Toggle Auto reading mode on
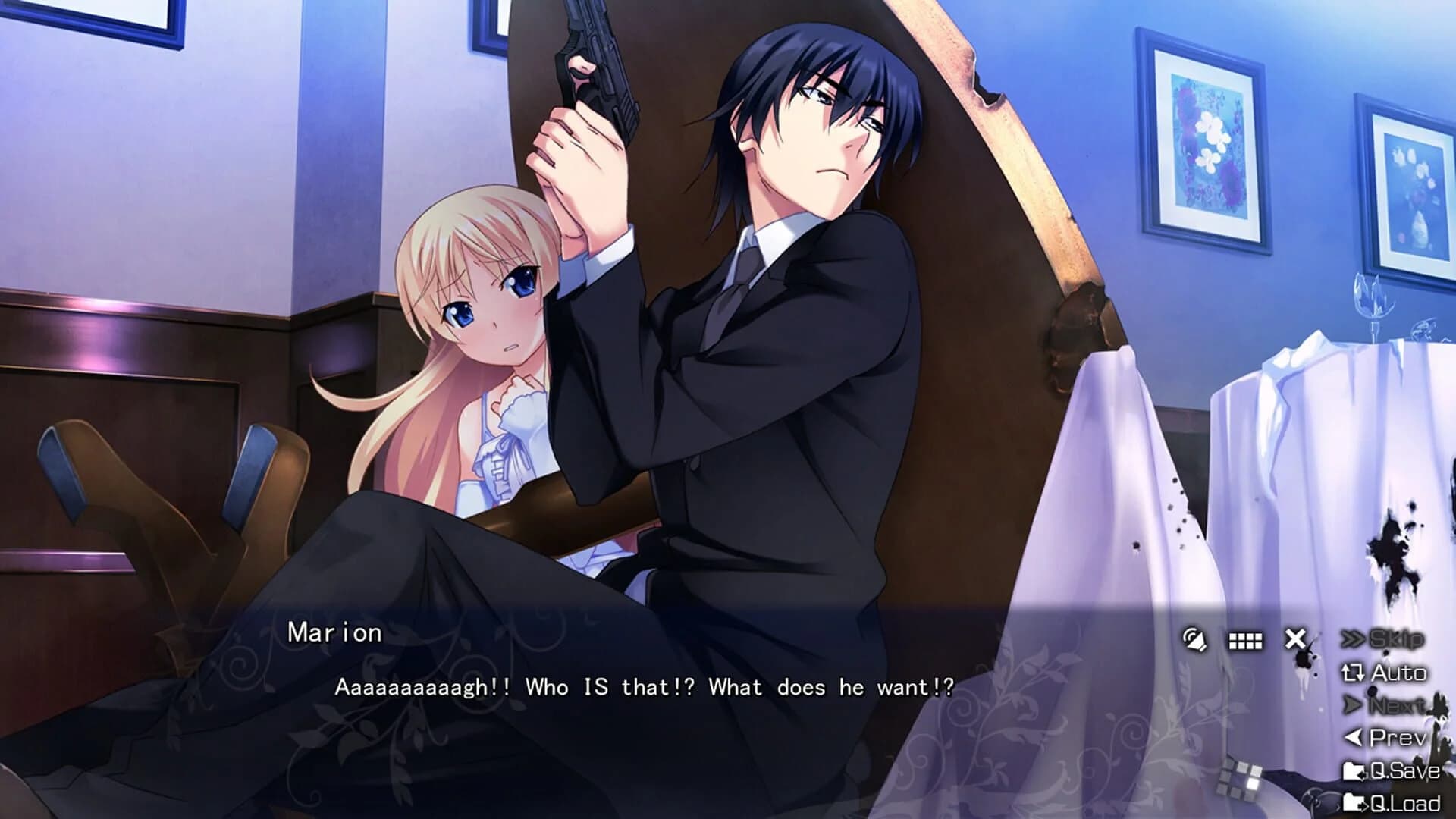Viewport: 1456px width, 819px height. point(1395,672)
